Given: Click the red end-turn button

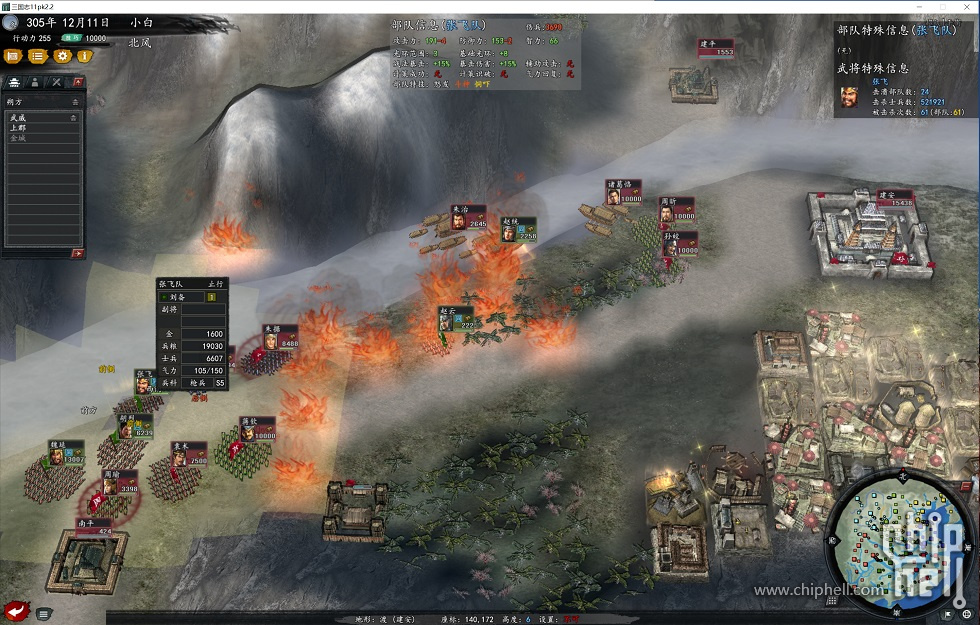Looking at the screenshot, I should 16,610.
